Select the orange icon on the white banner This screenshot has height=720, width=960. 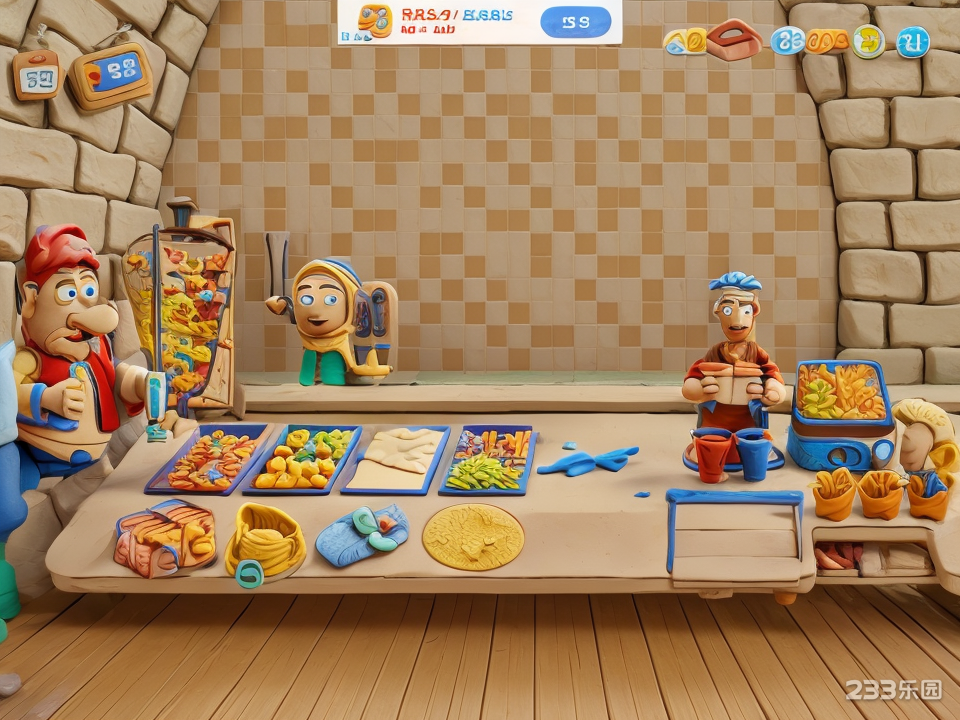click(x=375, y=21)
